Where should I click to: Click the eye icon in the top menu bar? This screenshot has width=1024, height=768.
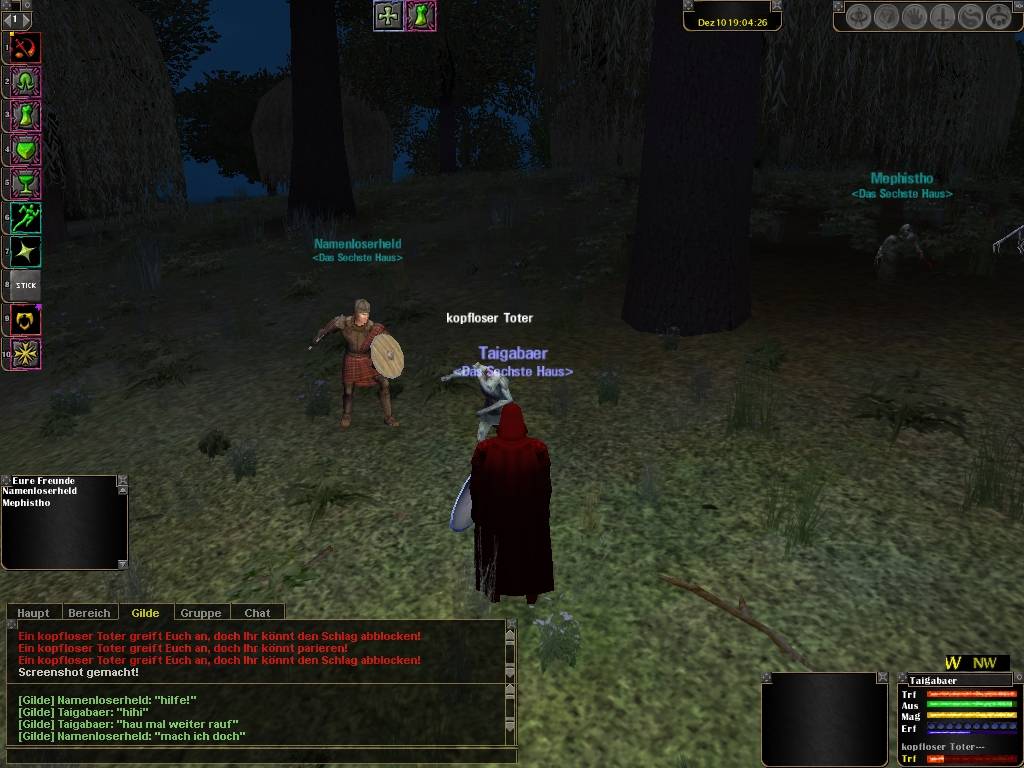coord(859,17)
